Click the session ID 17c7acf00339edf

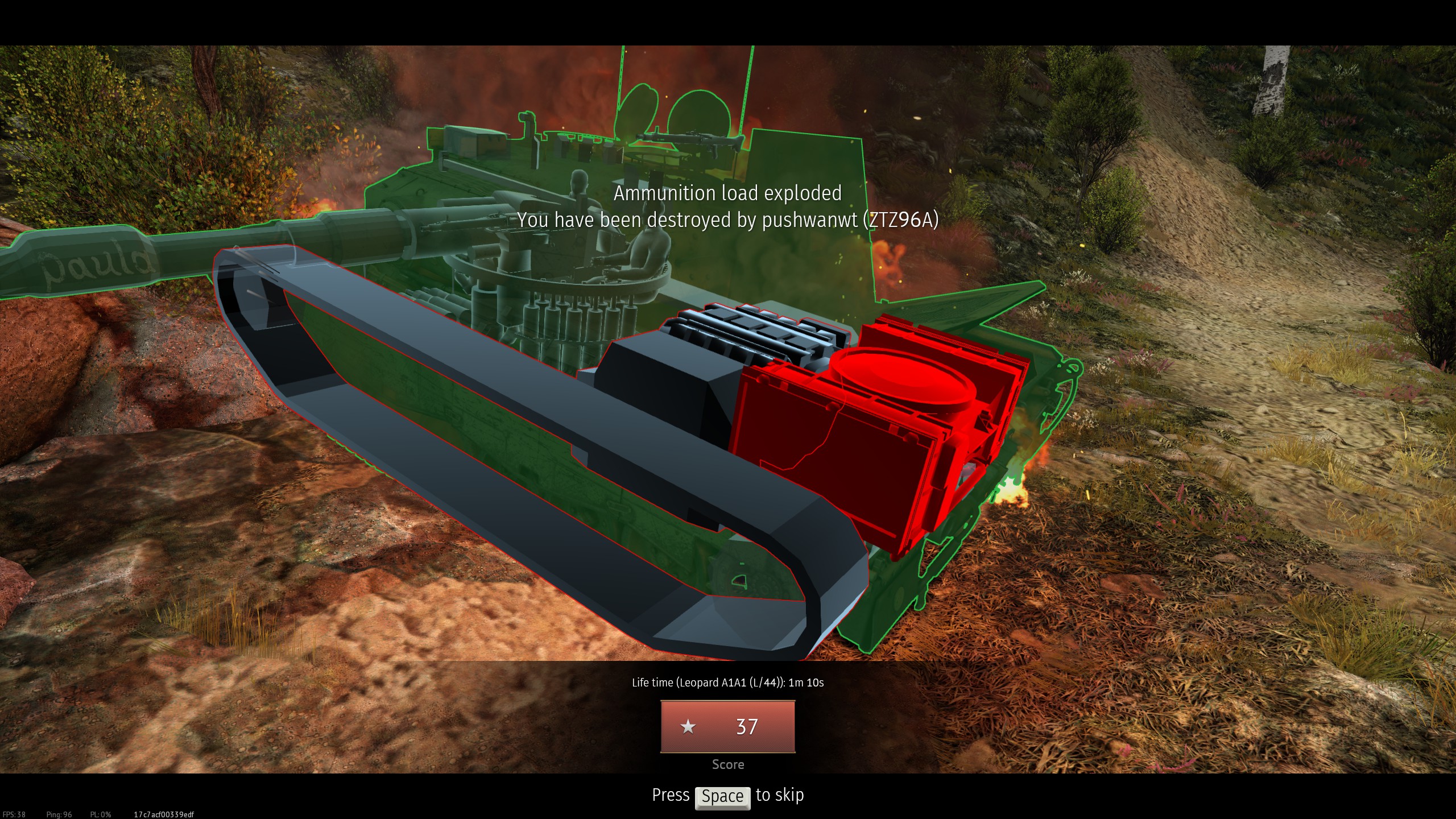point(163,814)
